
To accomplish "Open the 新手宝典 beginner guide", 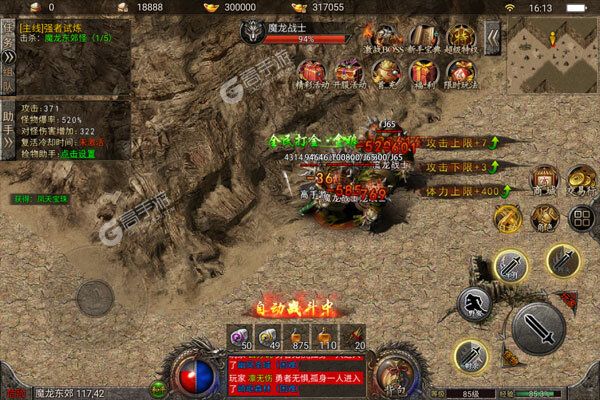I will [x=425, y=39].
